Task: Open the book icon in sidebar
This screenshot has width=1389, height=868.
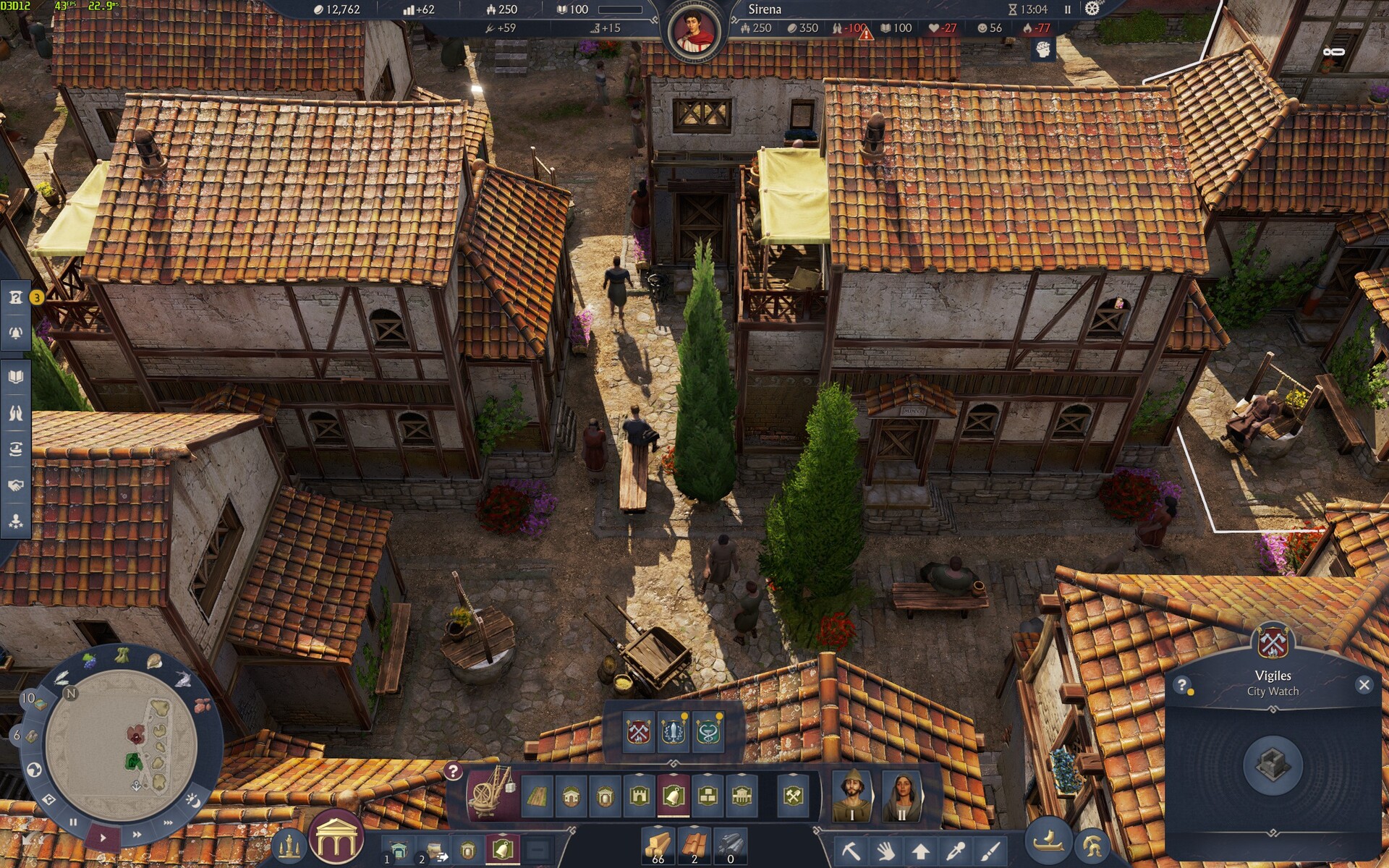Action: click(16, 377)
